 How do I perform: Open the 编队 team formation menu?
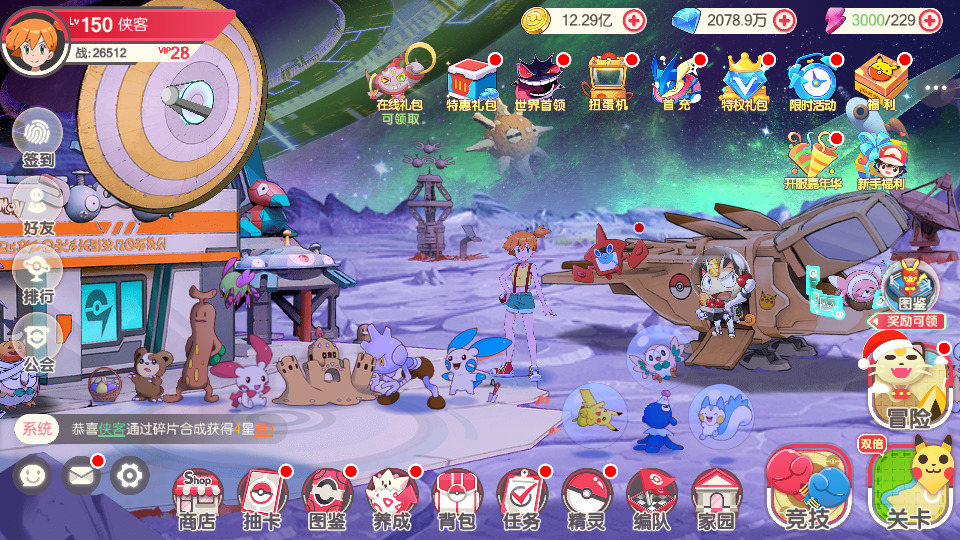651,497
